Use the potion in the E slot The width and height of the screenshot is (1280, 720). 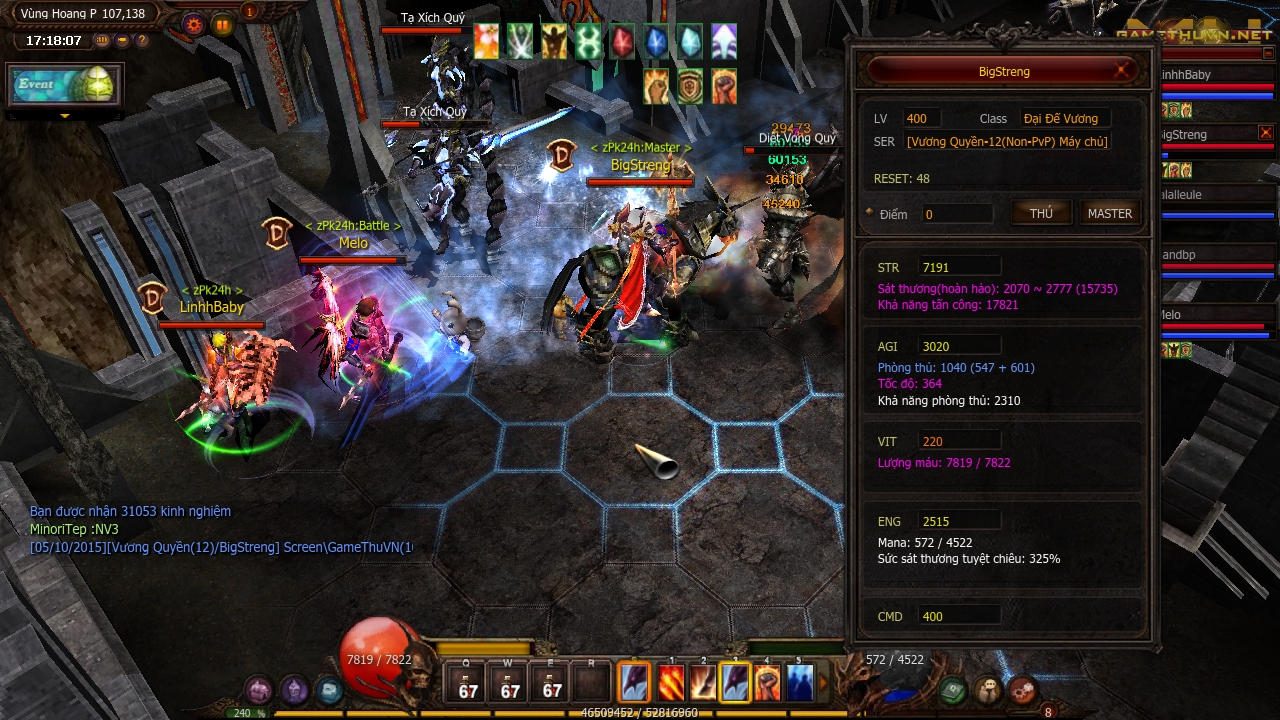(552, 682)
